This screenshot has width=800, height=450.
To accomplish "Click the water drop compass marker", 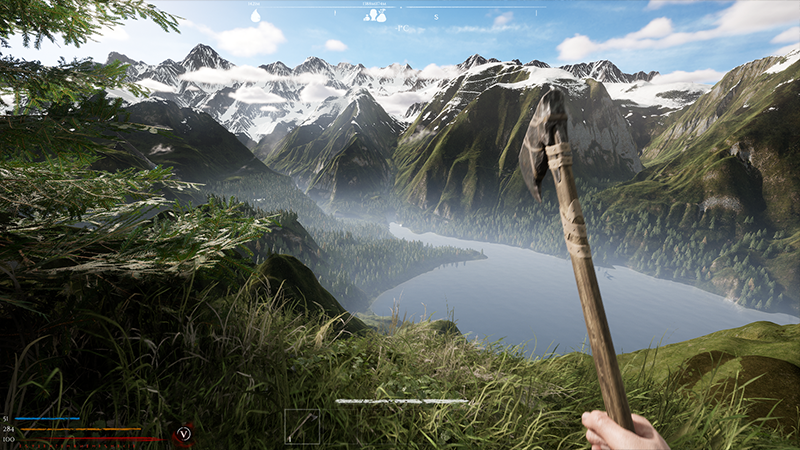I will coord(255,16).
